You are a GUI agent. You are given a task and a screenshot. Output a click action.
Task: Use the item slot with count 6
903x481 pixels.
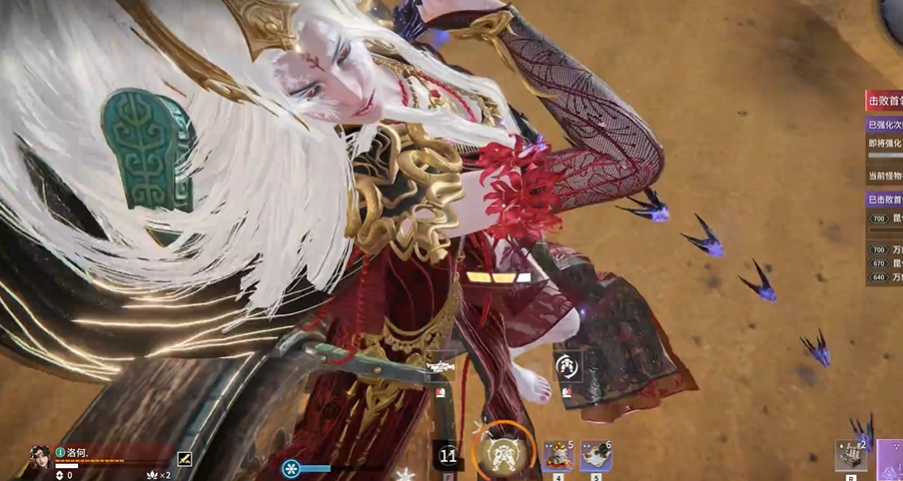click(596, 455)
